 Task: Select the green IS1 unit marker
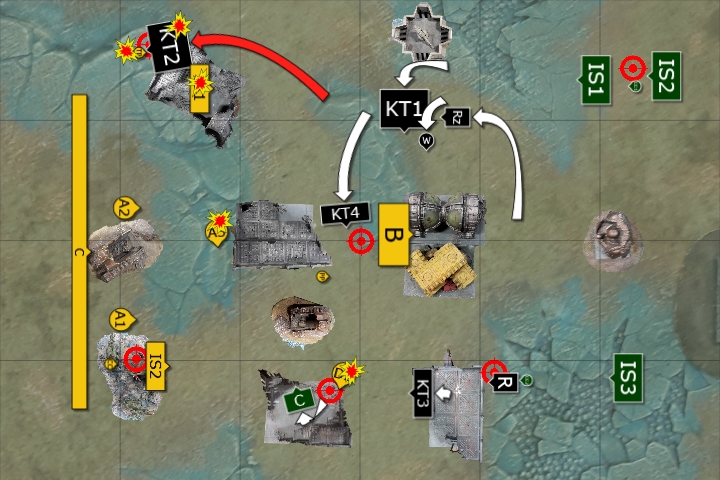pyautogui.click(x=594, y=78)
